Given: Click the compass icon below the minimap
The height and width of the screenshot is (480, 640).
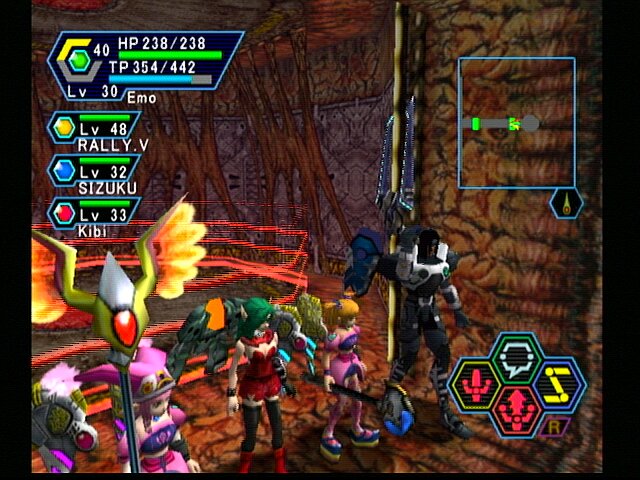Looking at the screenshot, I should click(x=566, y=203).
